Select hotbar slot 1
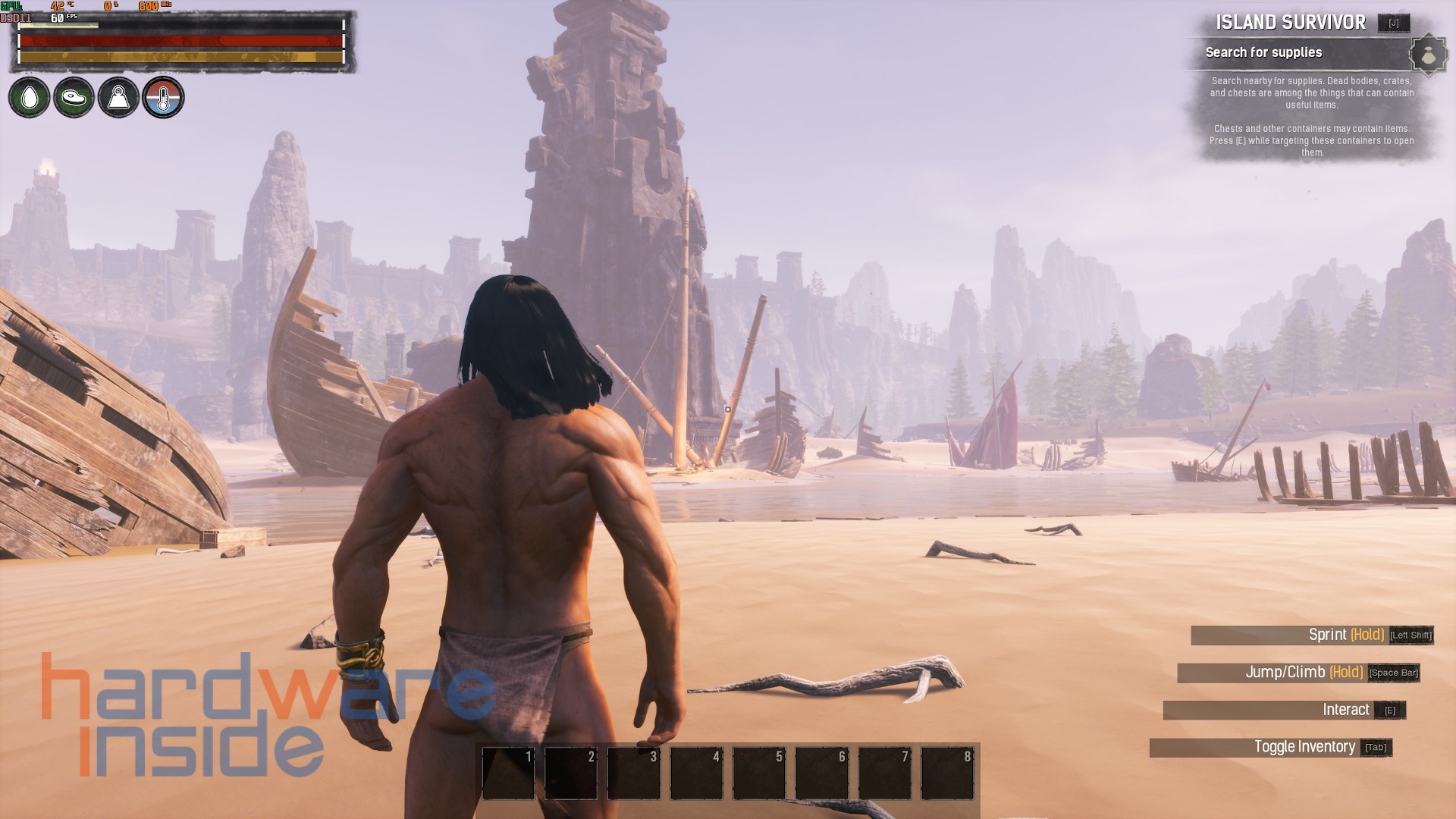The height and width of the screenshot is (819, 1456). pos(508,773)
